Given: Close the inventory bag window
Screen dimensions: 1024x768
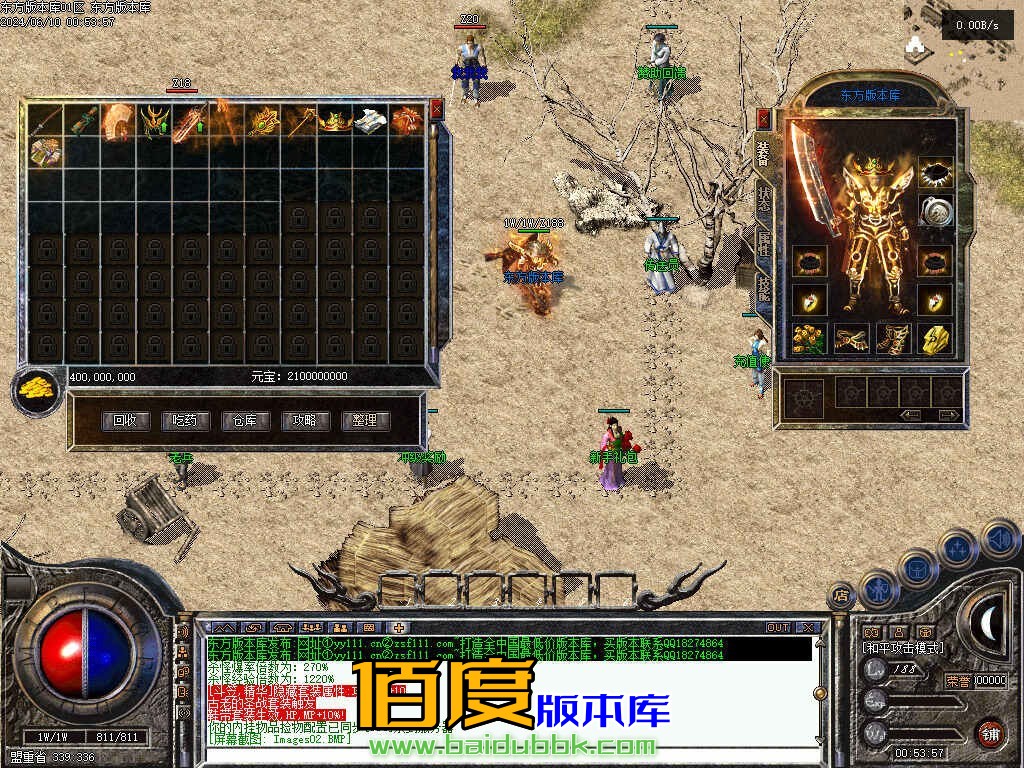Looking at the screenshot, I should click(436, 109).
